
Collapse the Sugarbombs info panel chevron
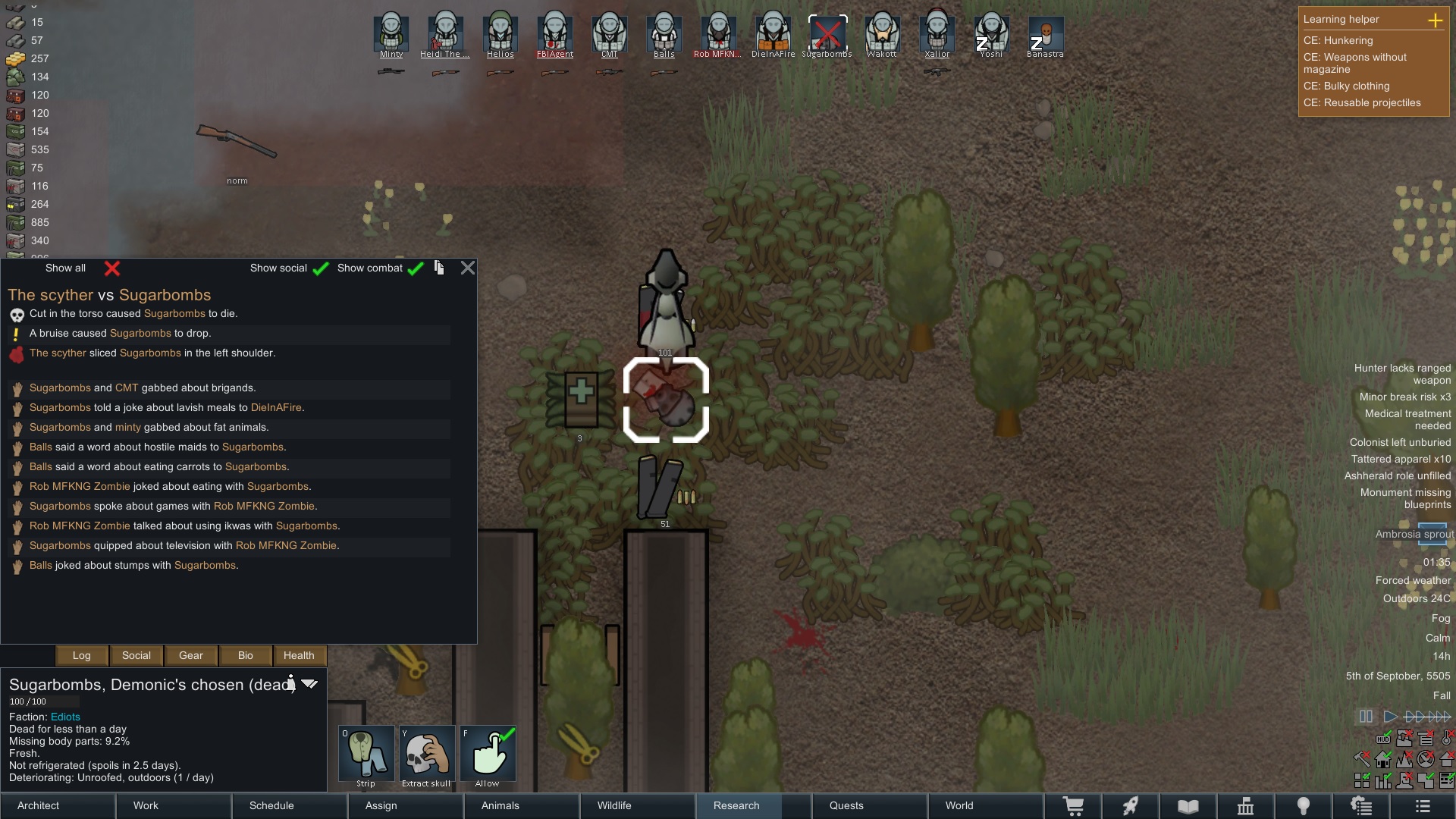(x=309, y=683)
